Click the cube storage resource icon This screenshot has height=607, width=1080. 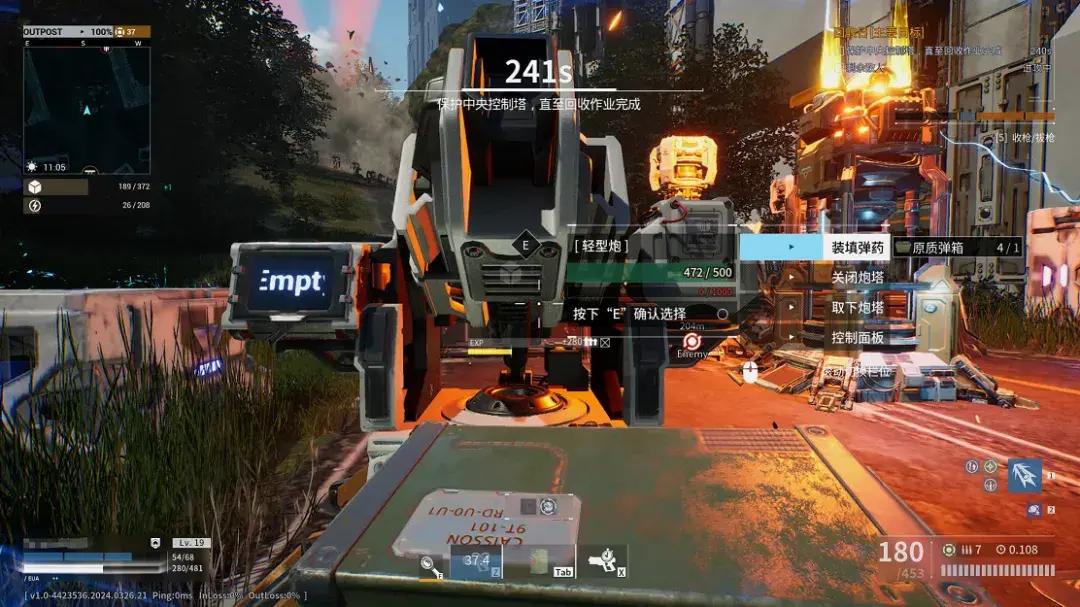coord(34,187)
